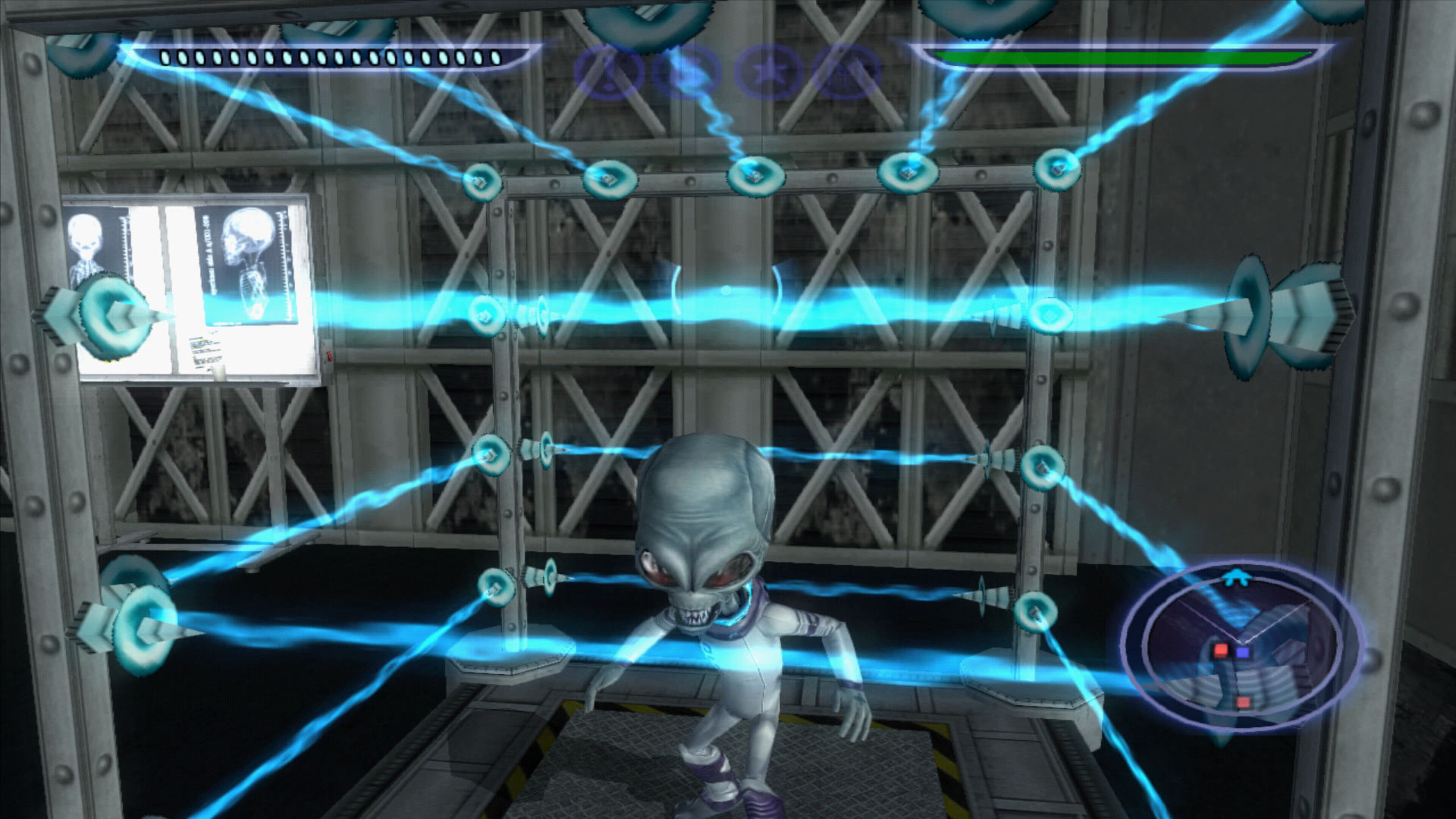Click the lower red square marker on the minimap
1456x819 pixels.
(1244, 703)
